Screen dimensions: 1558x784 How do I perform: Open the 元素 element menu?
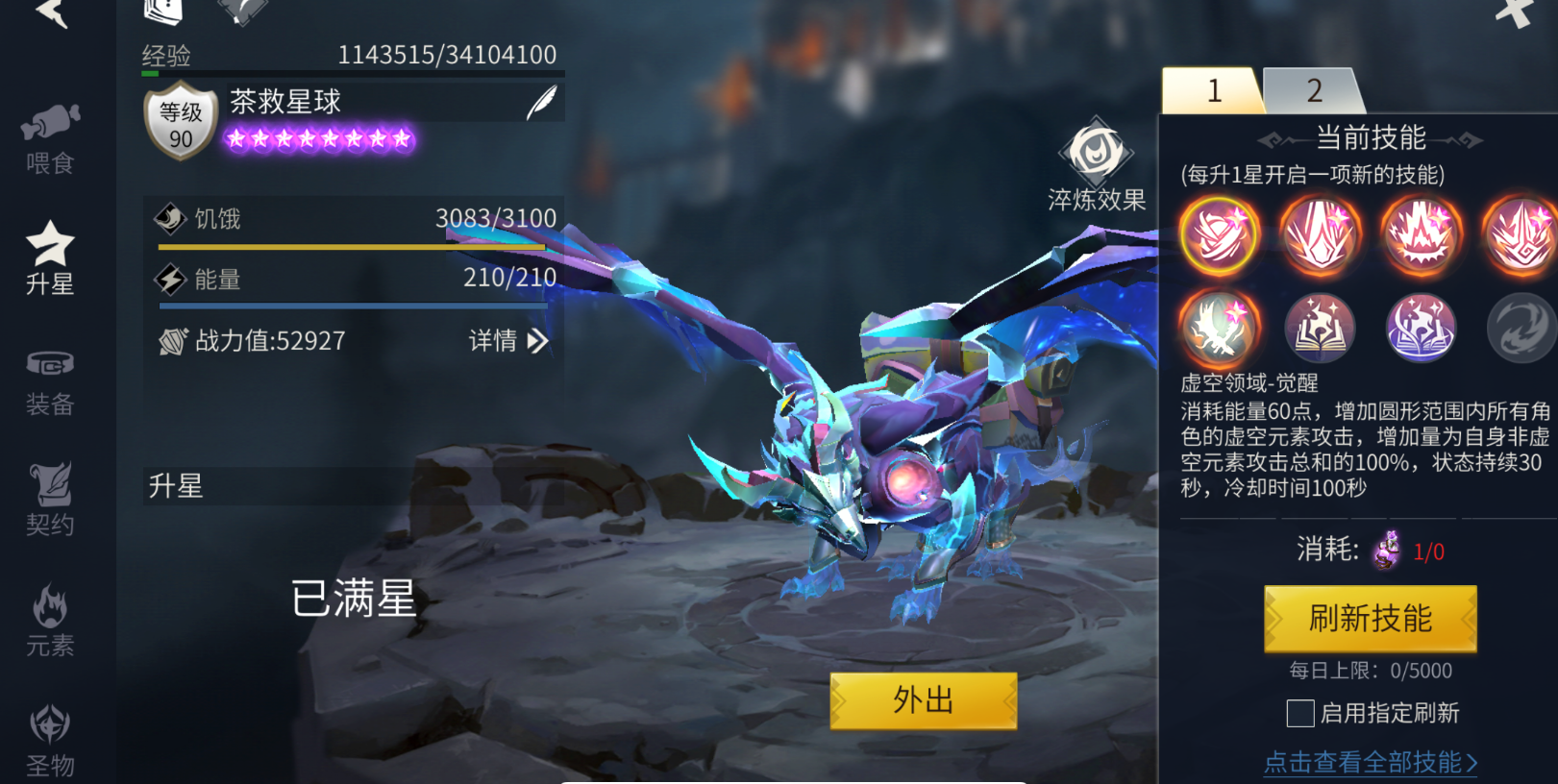[50, 621]
